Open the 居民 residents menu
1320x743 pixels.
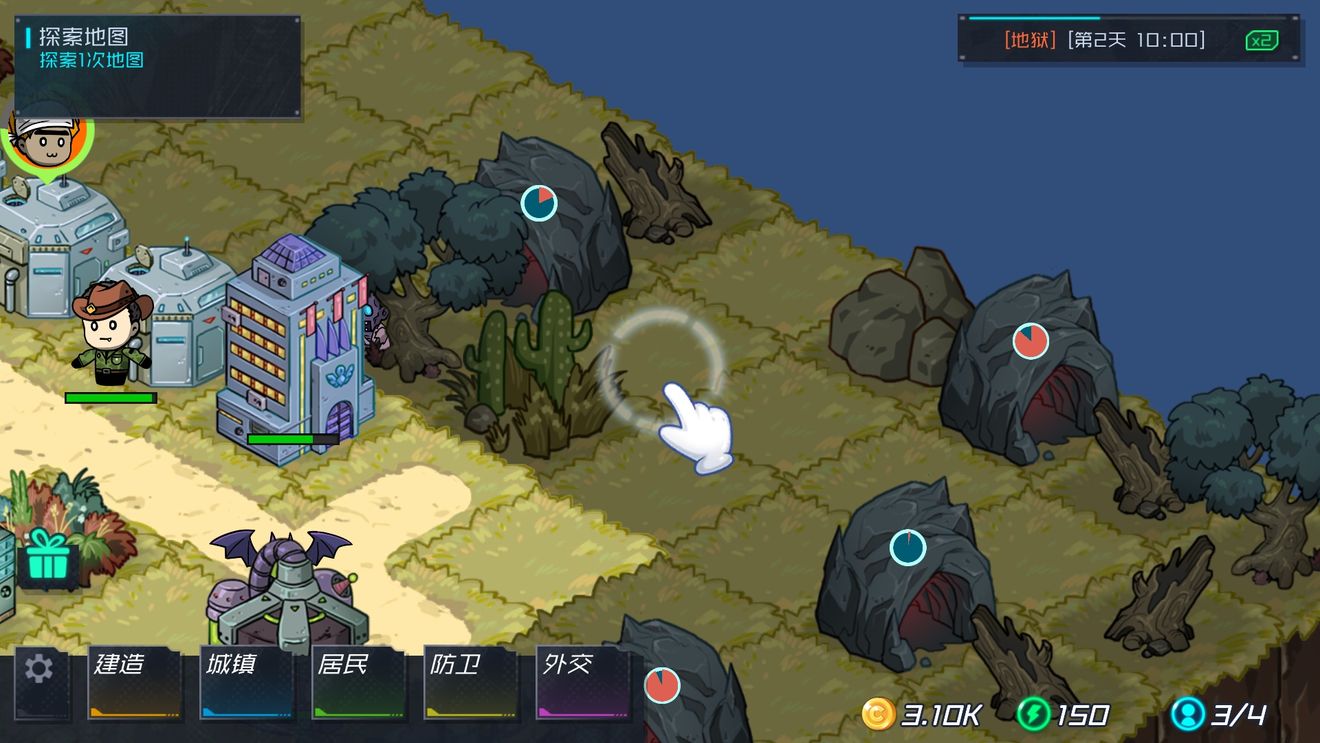[359, 682]
